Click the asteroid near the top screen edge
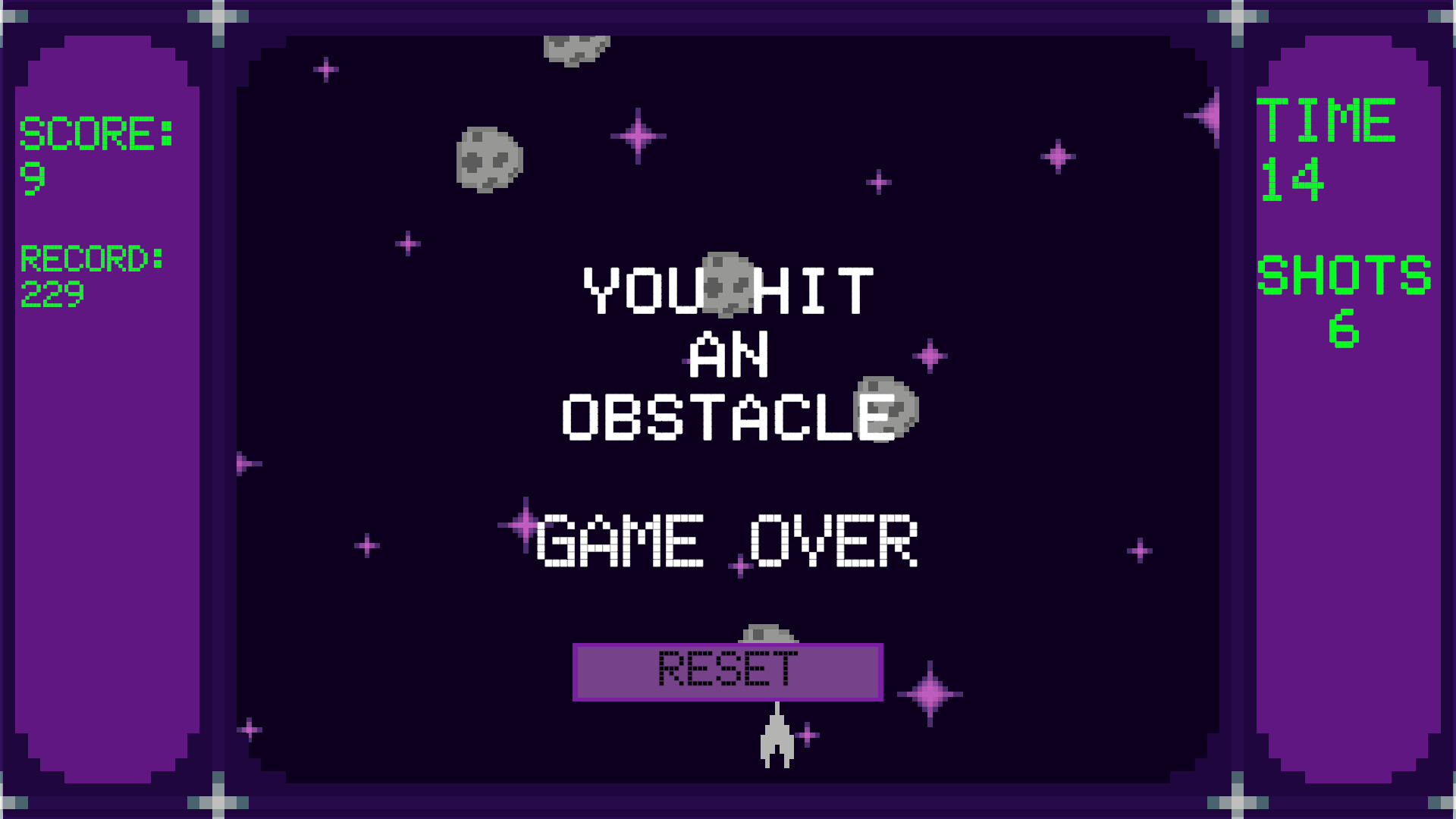The height and width of the screenshot is (819, 1456). 578,49
